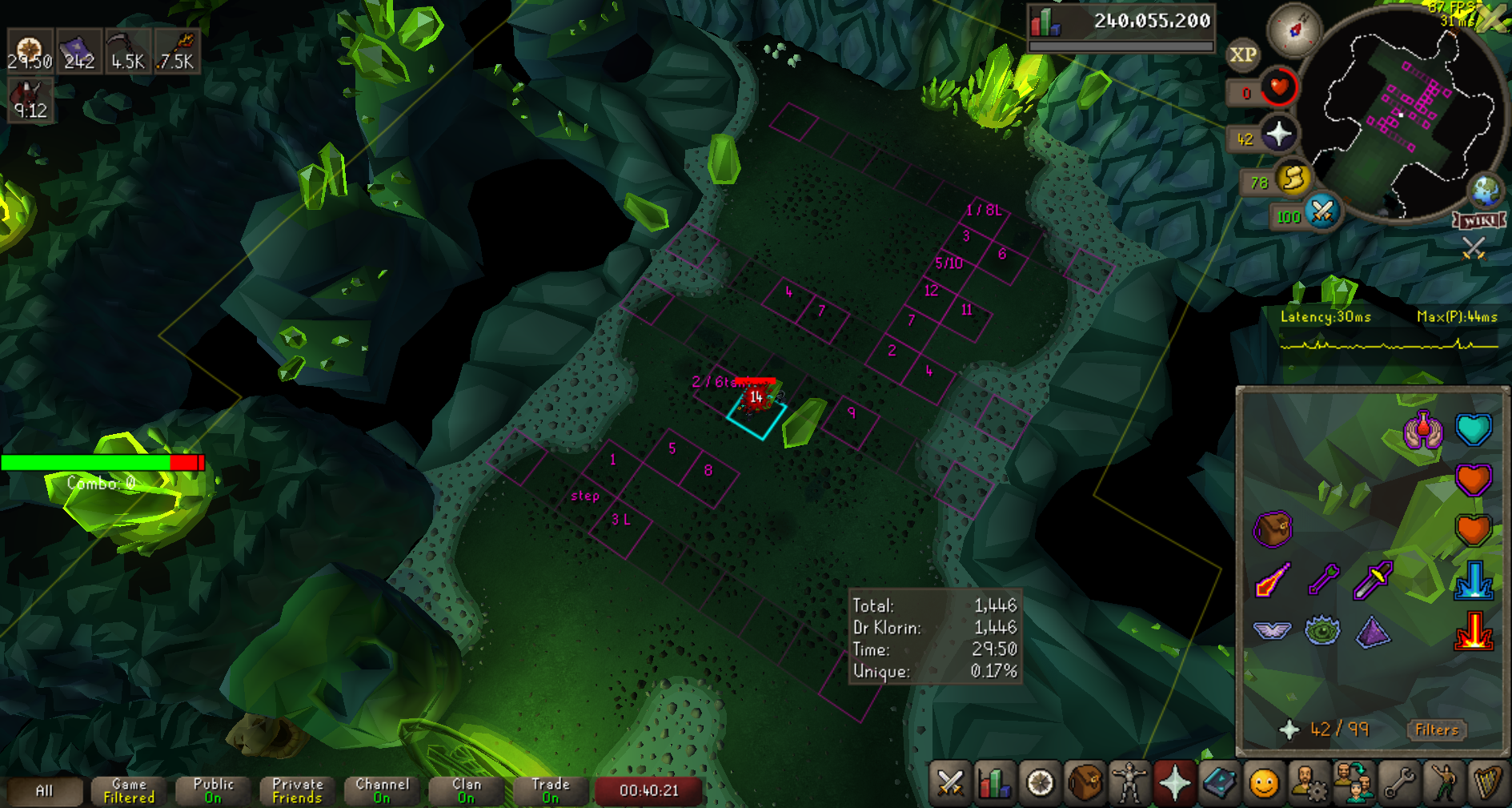Activate the special attack orb
The image size is (1512, 808).
[1322, 212]
